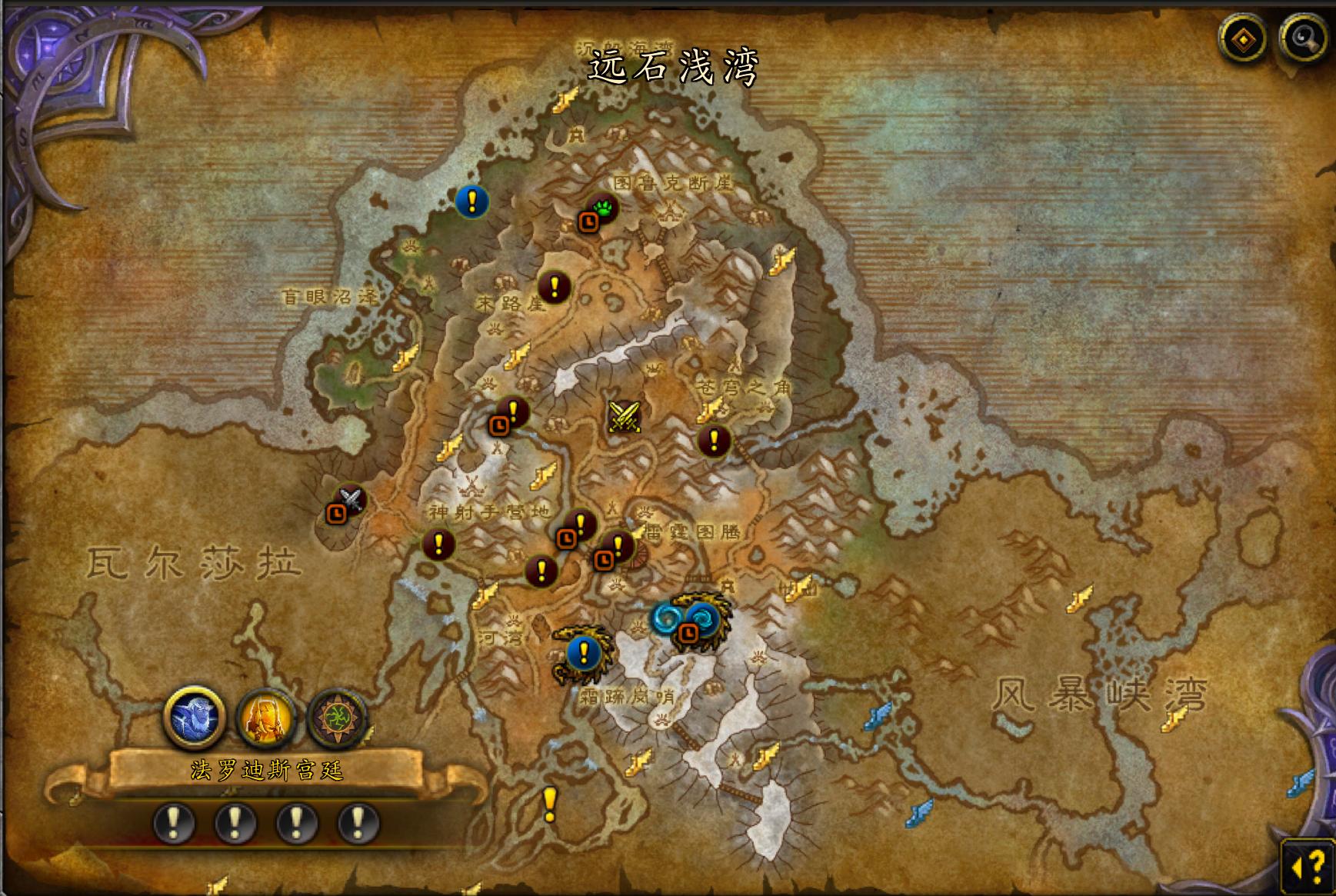Click the blue portal swirl marker near 霜蹄岗哨
Viewport: 1336px width, 896px height.
[668, 616]
